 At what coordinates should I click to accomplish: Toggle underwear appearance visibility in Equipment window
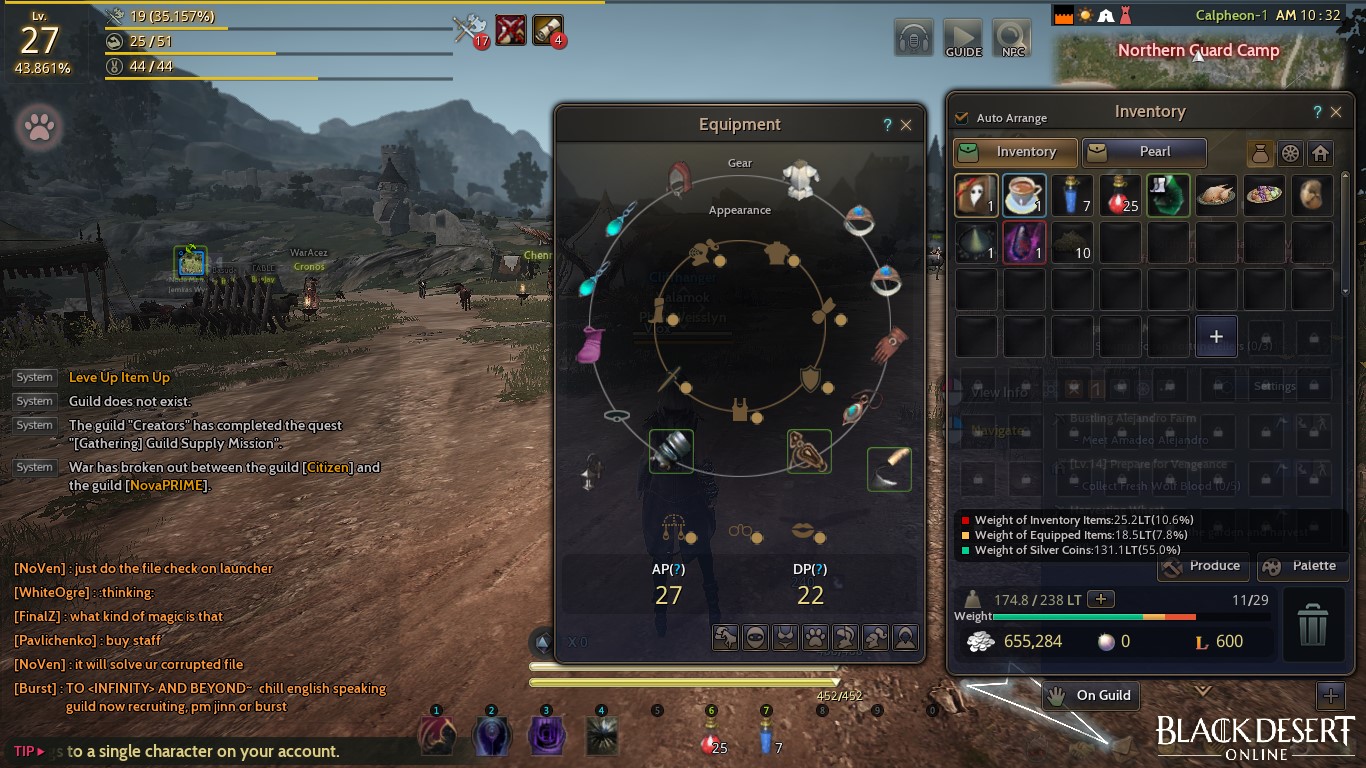point(785,637)
